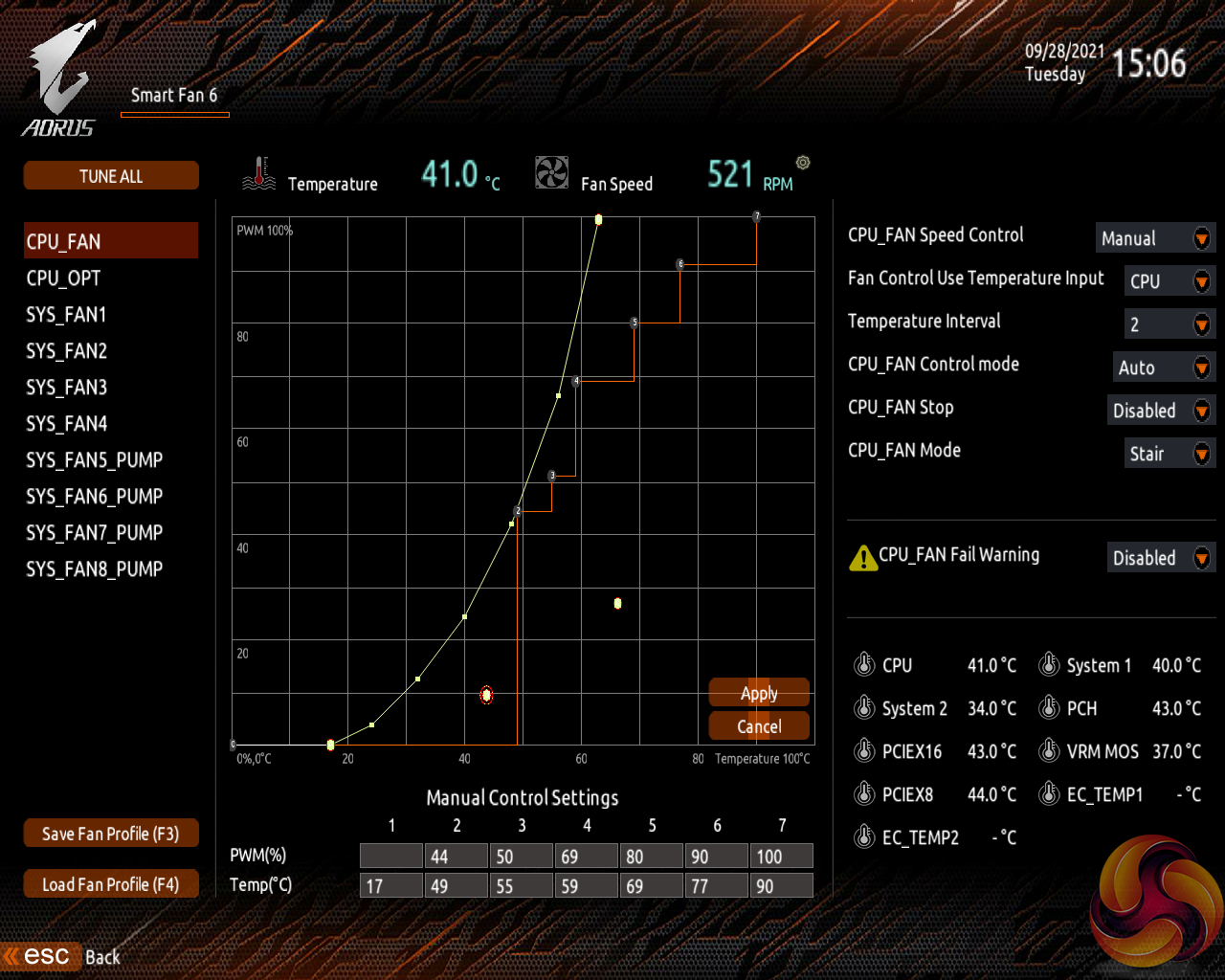
Task: Select the Smart Fan 6 tab
Action: pyautogui.click(x=174, y=96)
